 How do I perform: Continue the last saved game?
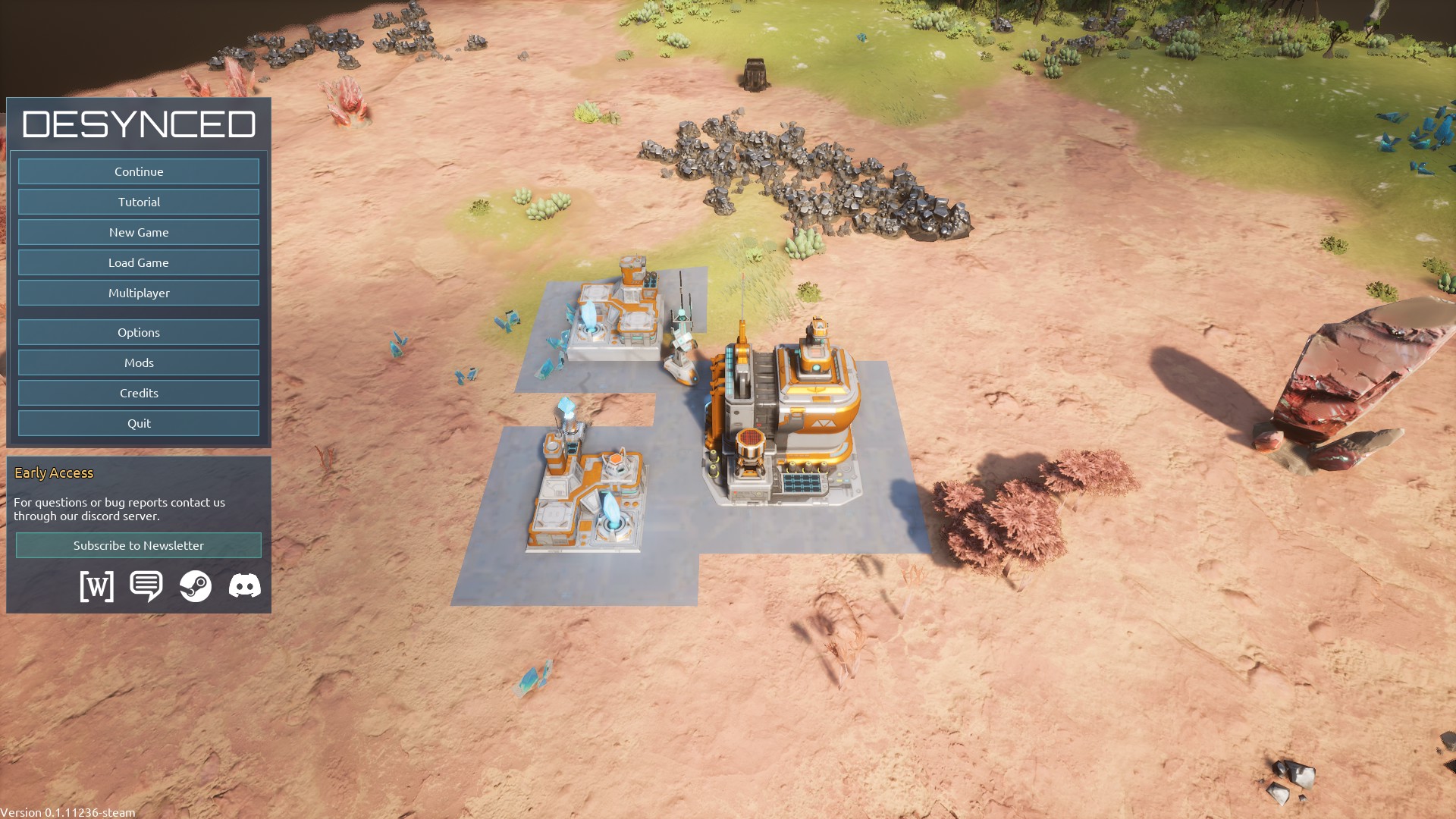click(x=139, y=171)
